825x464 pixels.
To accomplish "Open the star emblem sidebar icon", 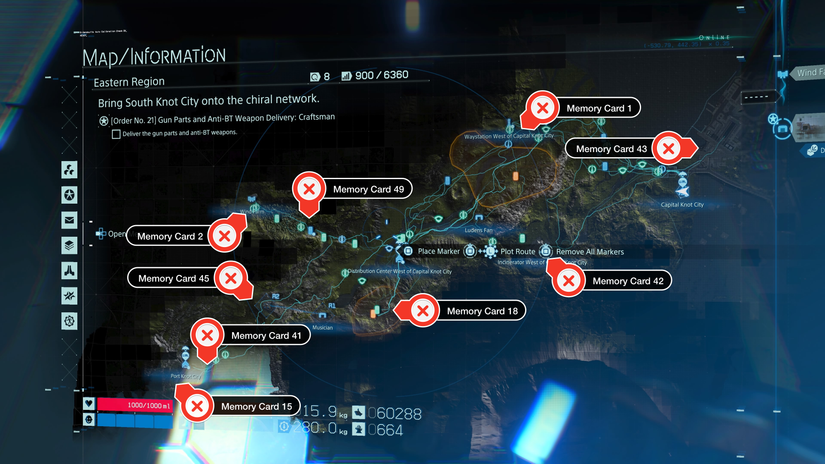I will click(70, 194).
